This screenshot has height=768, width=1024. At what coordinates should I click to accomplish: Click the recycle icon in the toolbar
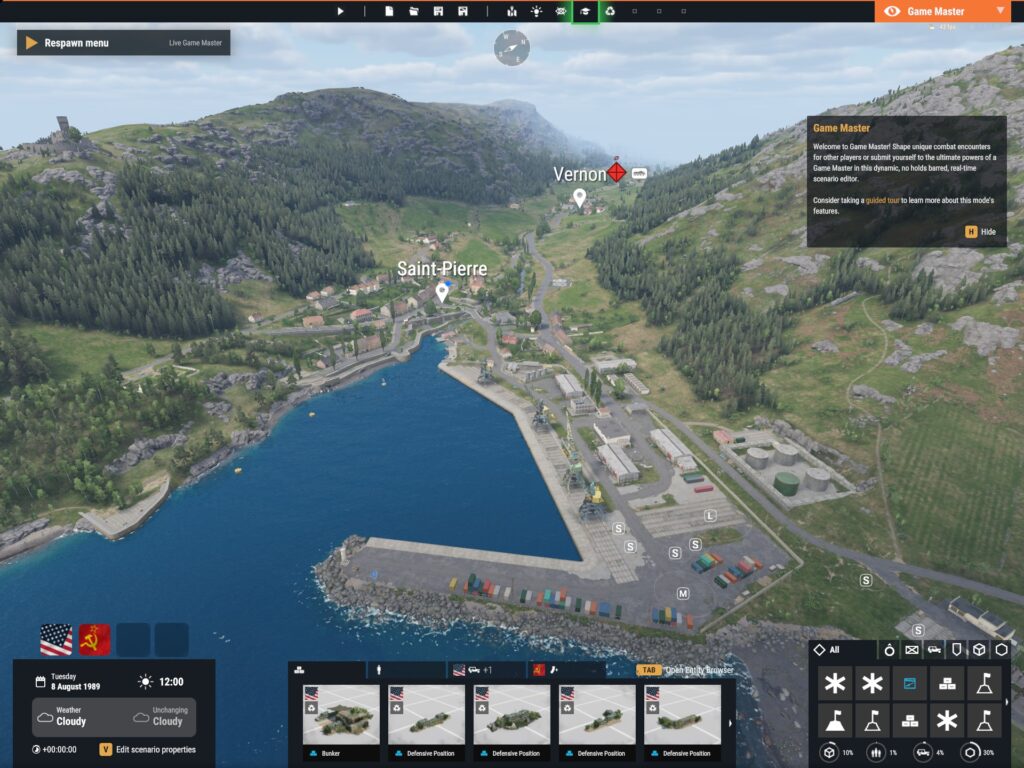coord(609,11)
